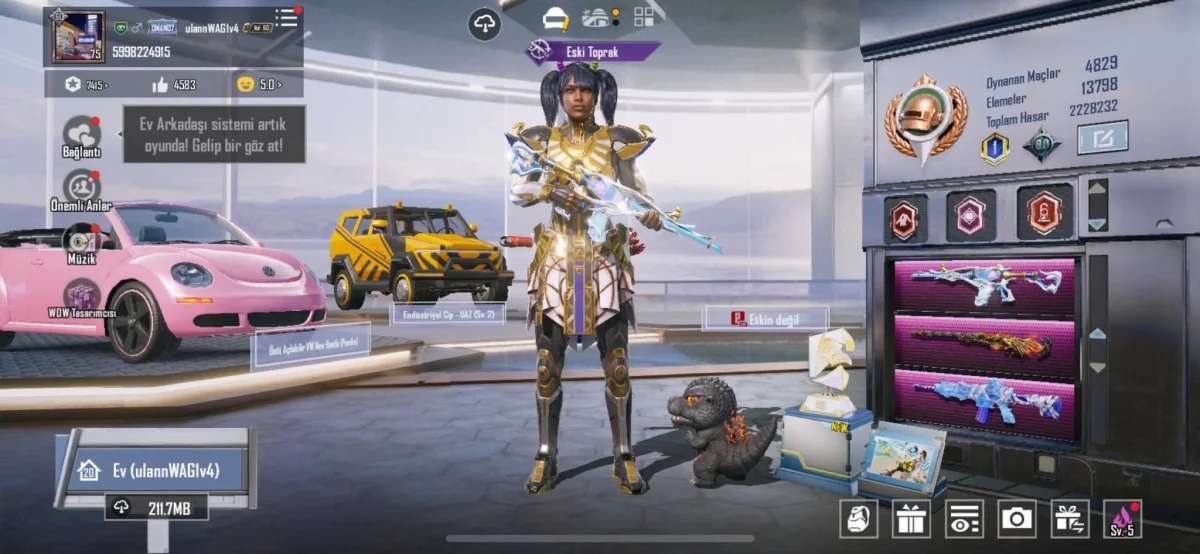1200x554 pixels.
Task: Open the WOW Tasarımcısı cube icon
Action: 82,296
